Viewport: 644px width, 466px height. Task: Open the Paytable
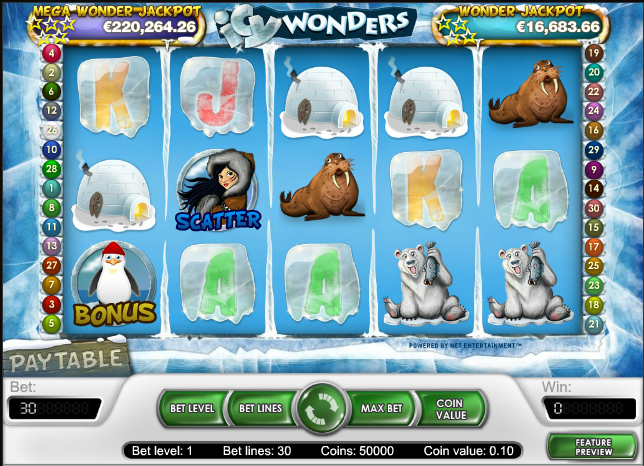(x=62, y=354)
